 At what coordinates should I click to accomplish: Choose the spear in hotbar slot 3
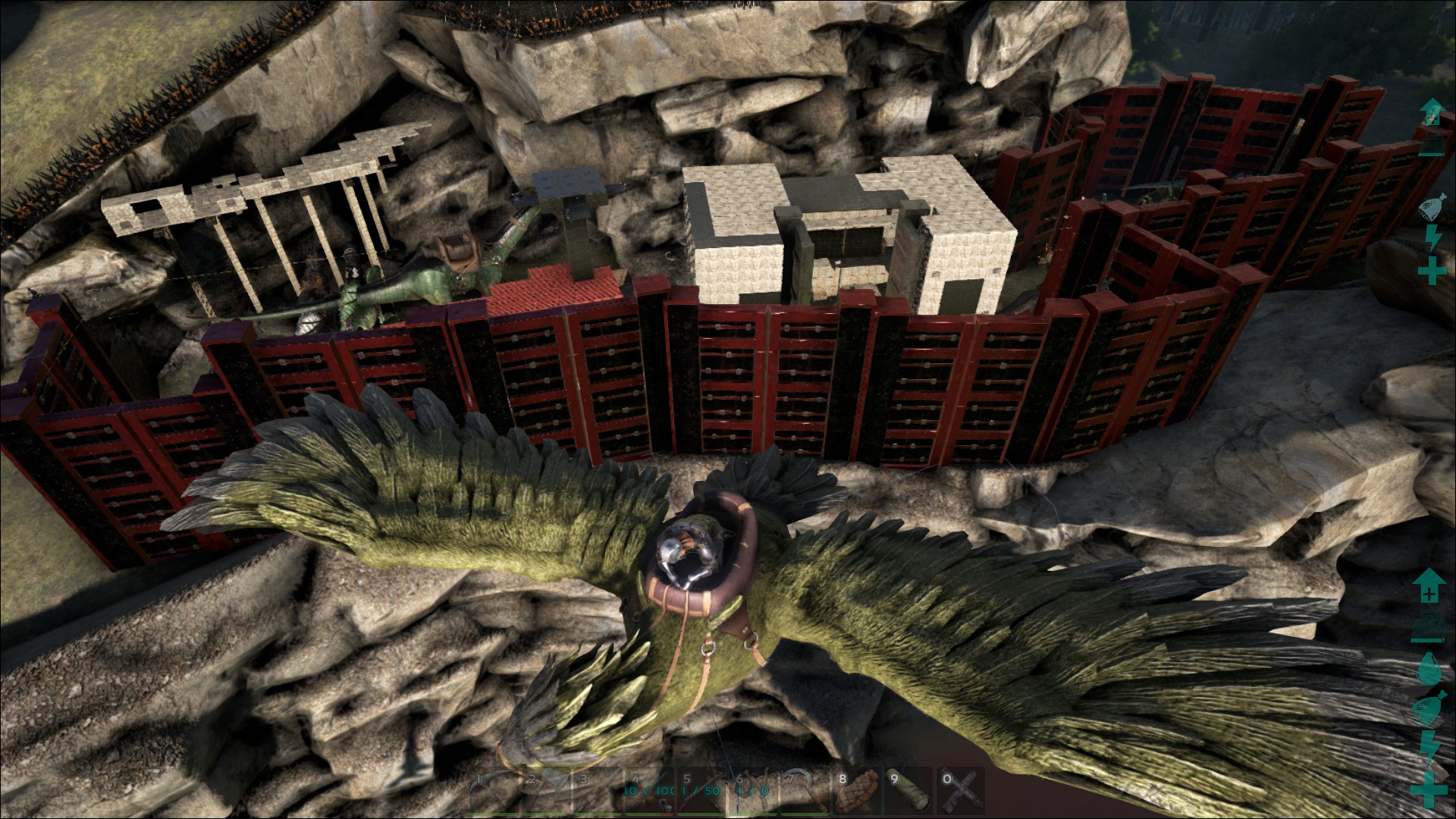click(x=598, y=791)
